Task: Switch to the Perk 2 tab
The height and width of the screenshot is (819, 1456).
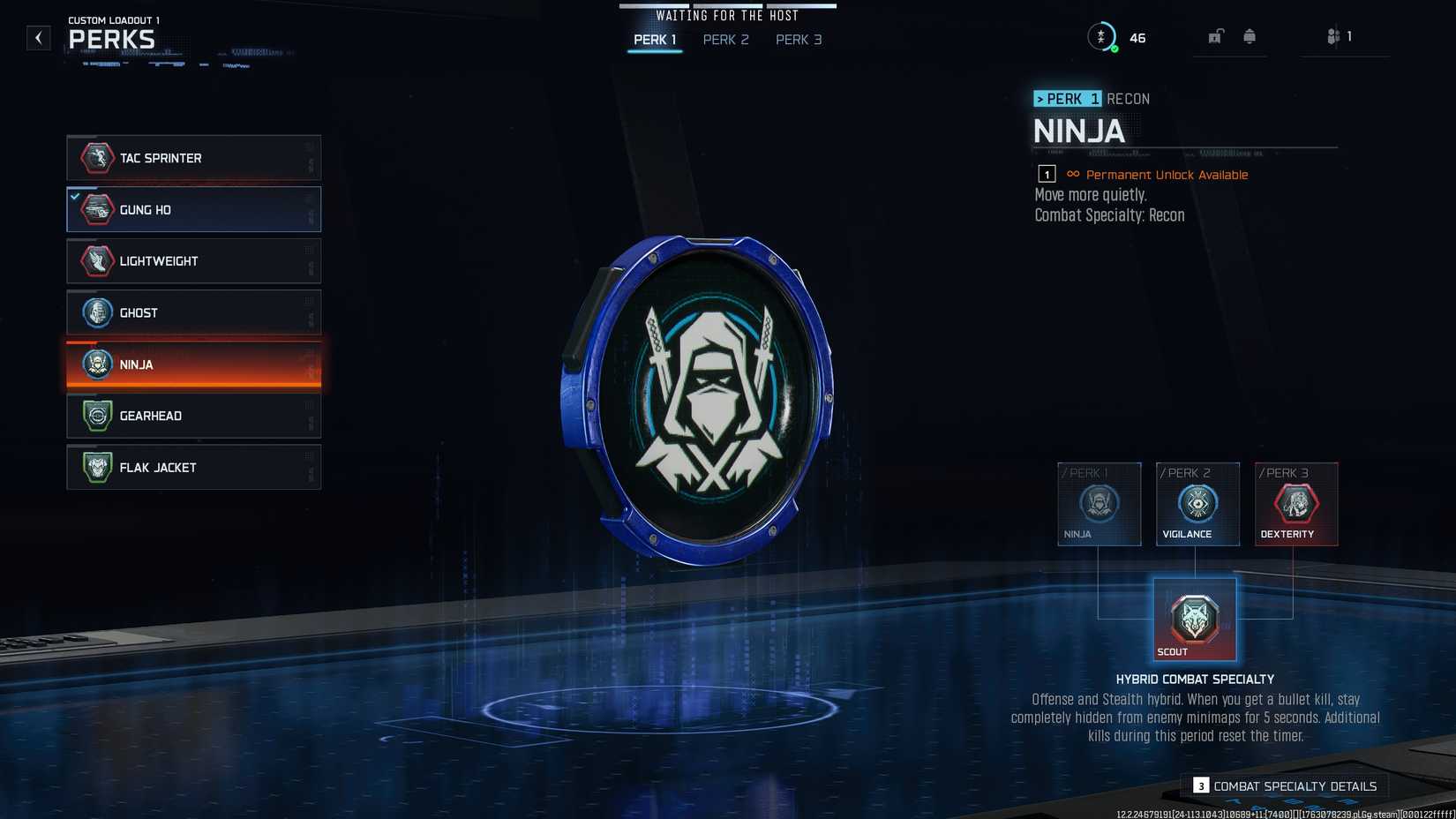Action: pyautogui.click(x=725, y=40)
